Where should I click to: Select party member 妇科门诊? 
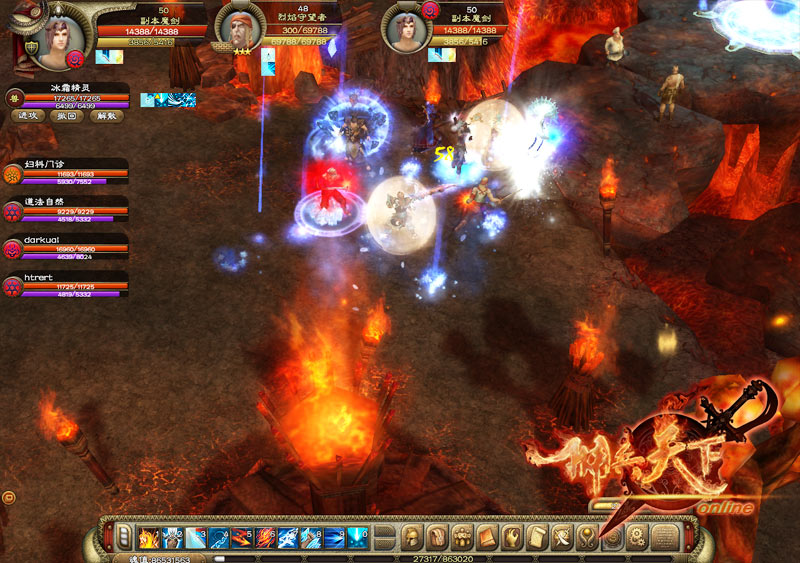pyautogui.click(x=15, y=171)
